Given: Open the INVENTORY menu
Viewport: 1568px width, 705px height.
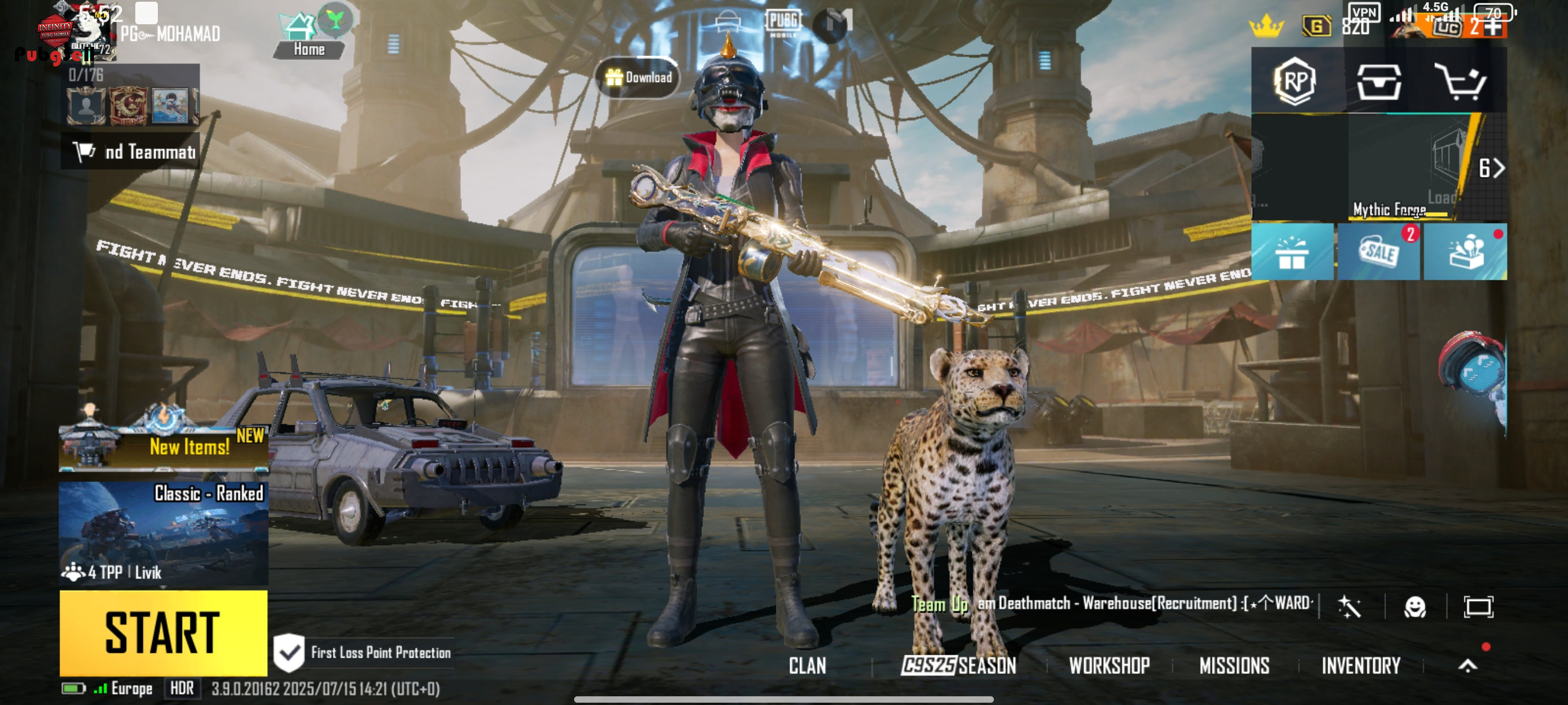Looking at the screenshot, I should tap(1361, 666).
